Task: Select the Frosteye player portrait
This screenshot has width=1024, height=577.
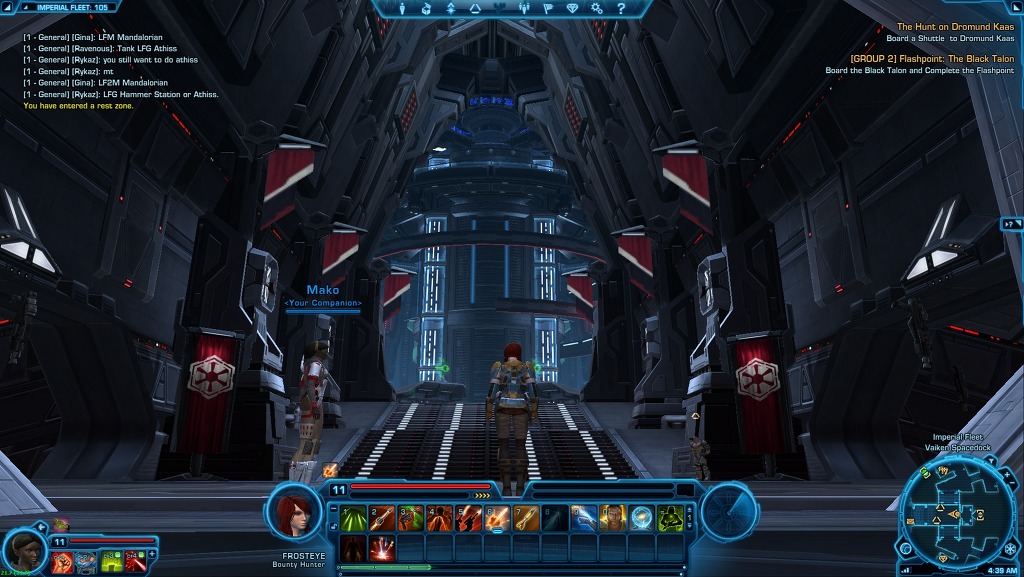Action: coord(293,512)
